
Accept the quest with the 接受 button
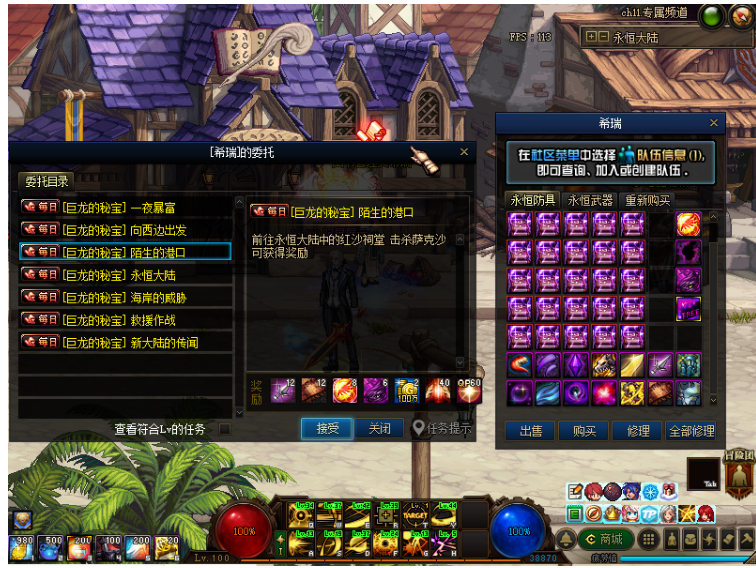pos(328,428)
